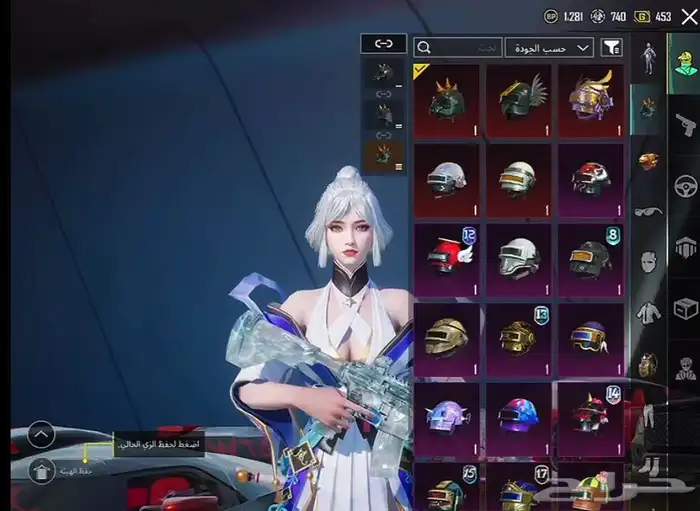Choose the winged dark helmet
The width and height of the screenshot is (700, 511).
[518, 102]
